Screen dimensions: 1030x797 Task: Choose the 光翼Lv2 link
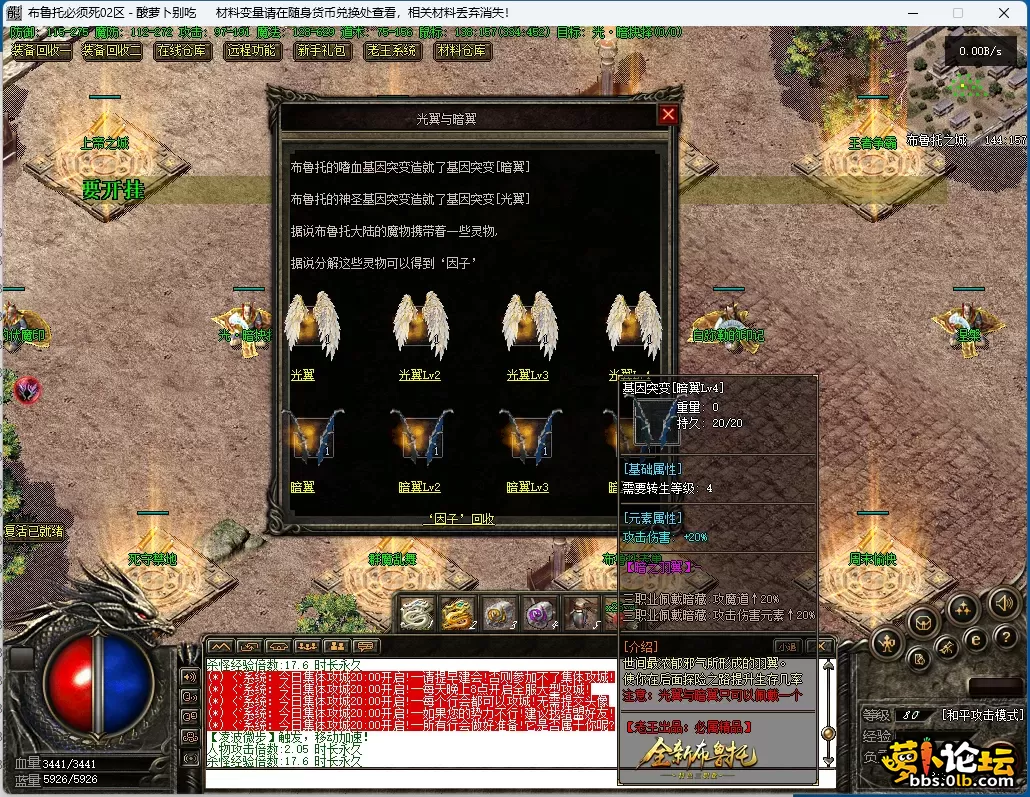tap(419, 375)
